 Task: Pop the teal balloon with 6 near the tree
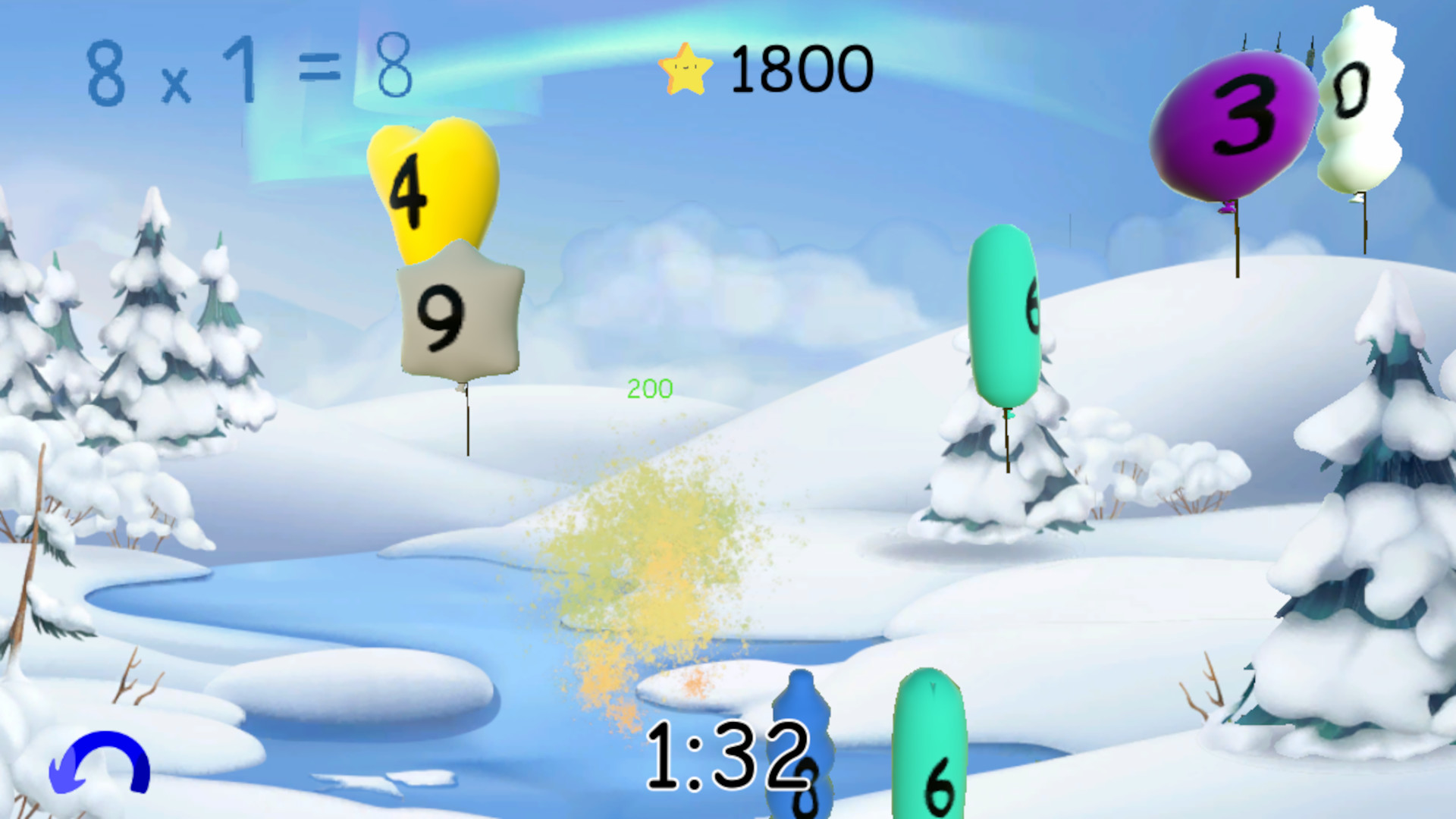tap(1003, 318)
